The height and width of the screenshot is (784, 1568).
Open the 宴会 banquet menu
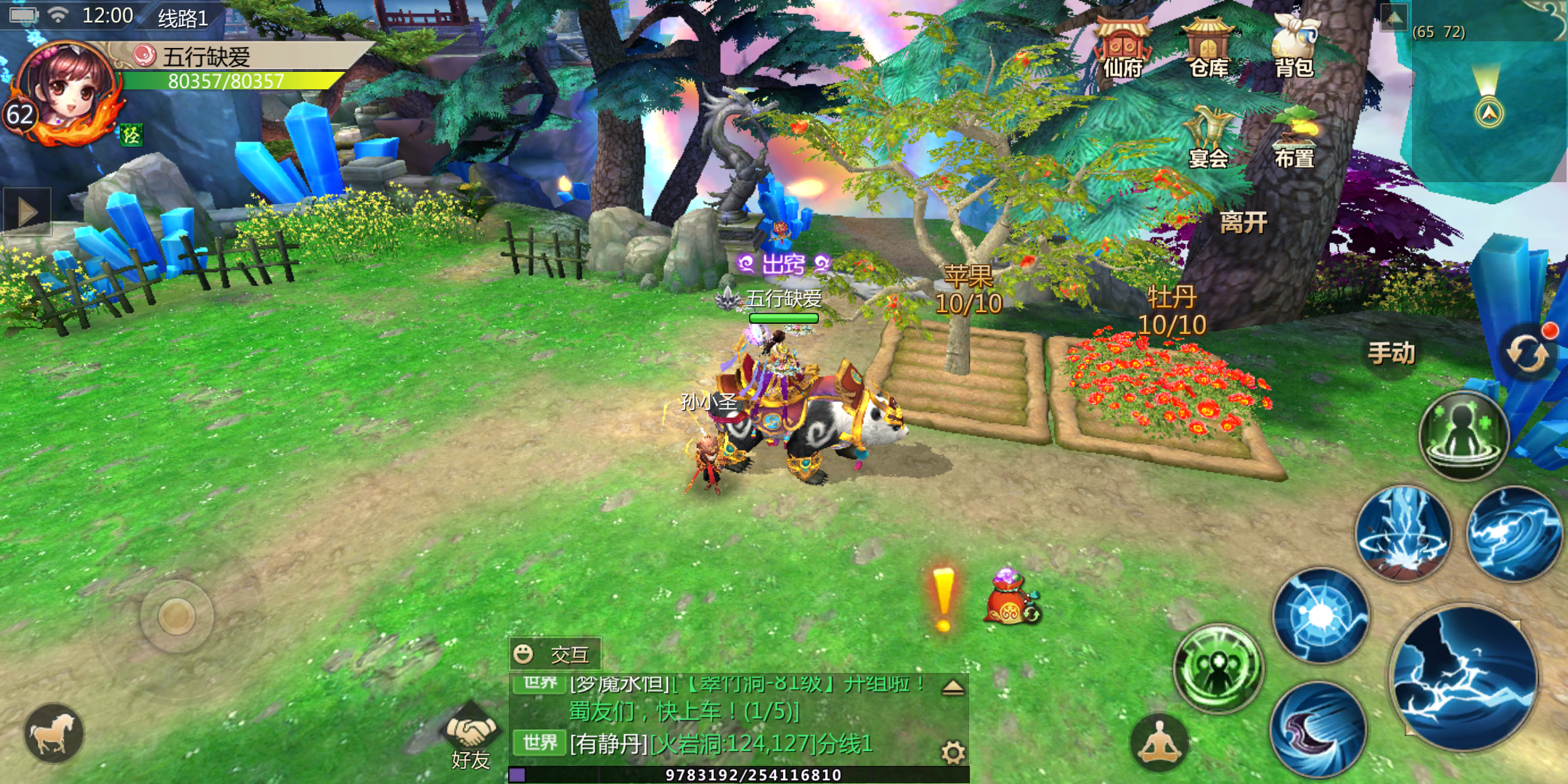point(1208,138)
